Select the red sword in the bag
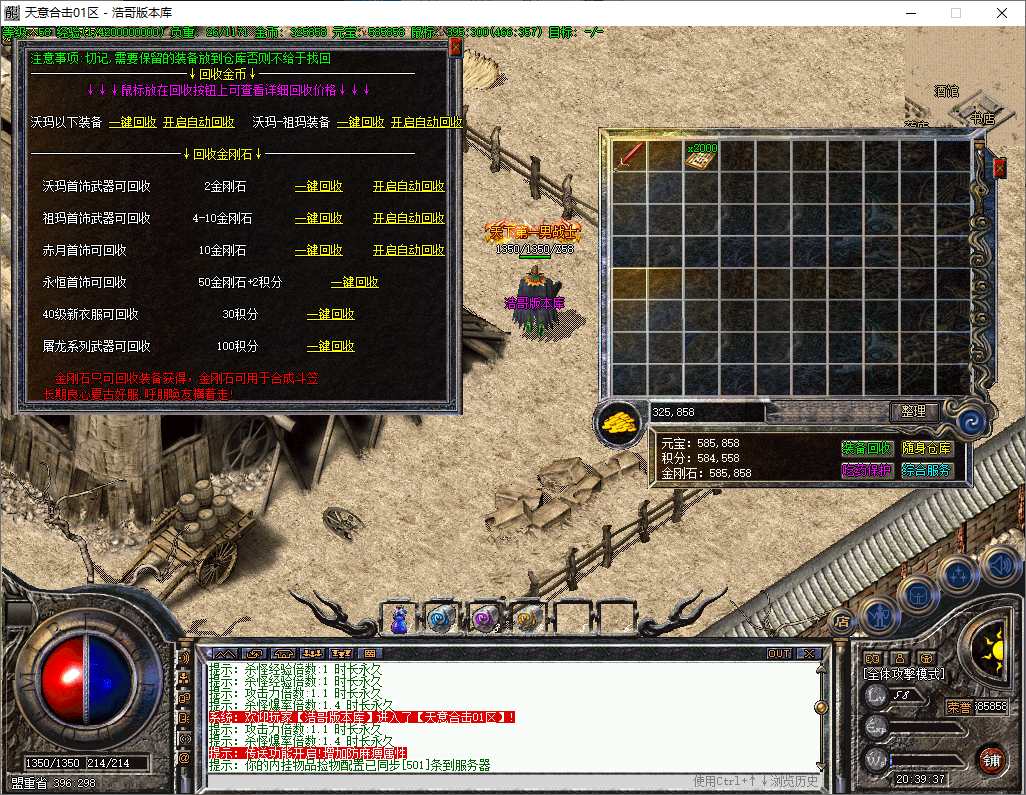This screenshot has height=795, width=1026. 630,155
